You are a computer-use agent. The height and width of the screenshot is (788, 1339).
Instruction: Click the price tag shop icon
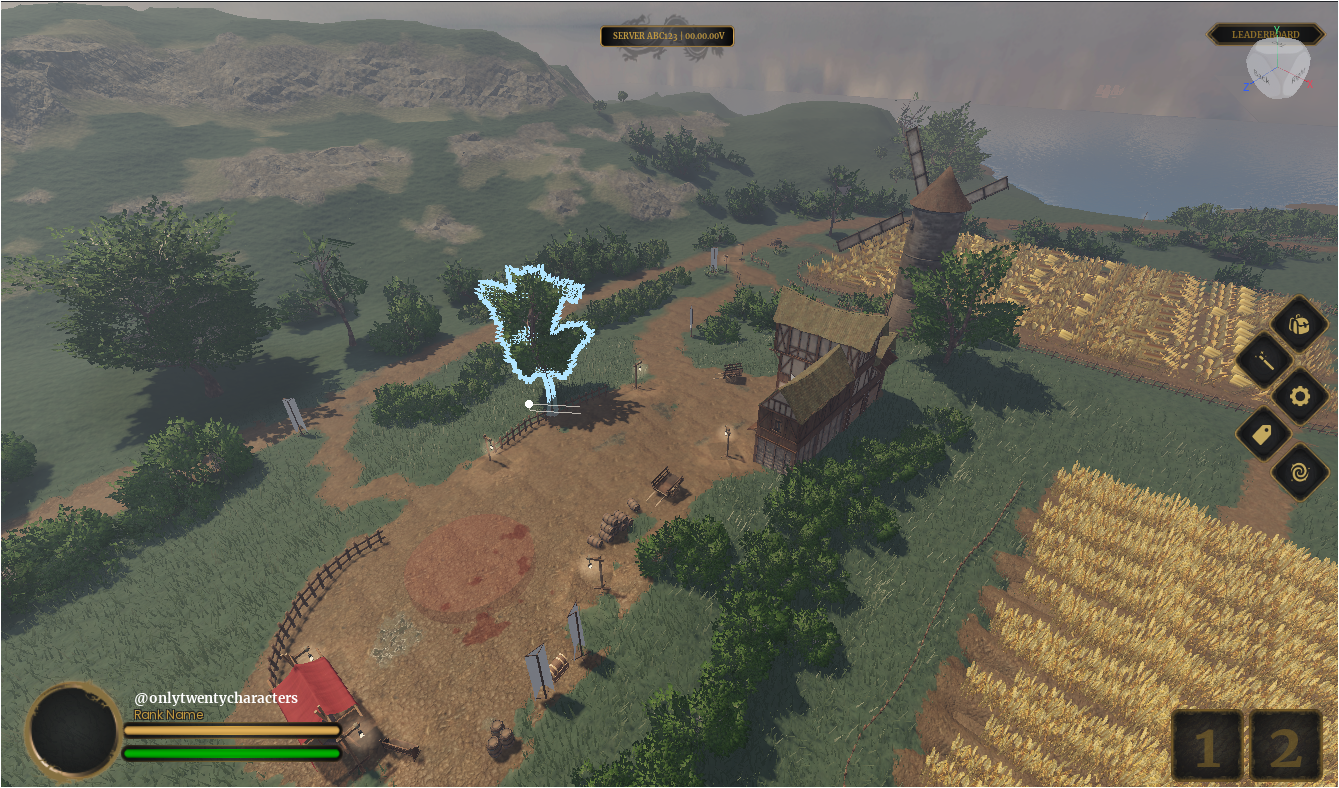pyautogui.click(x=1263, y=434)
